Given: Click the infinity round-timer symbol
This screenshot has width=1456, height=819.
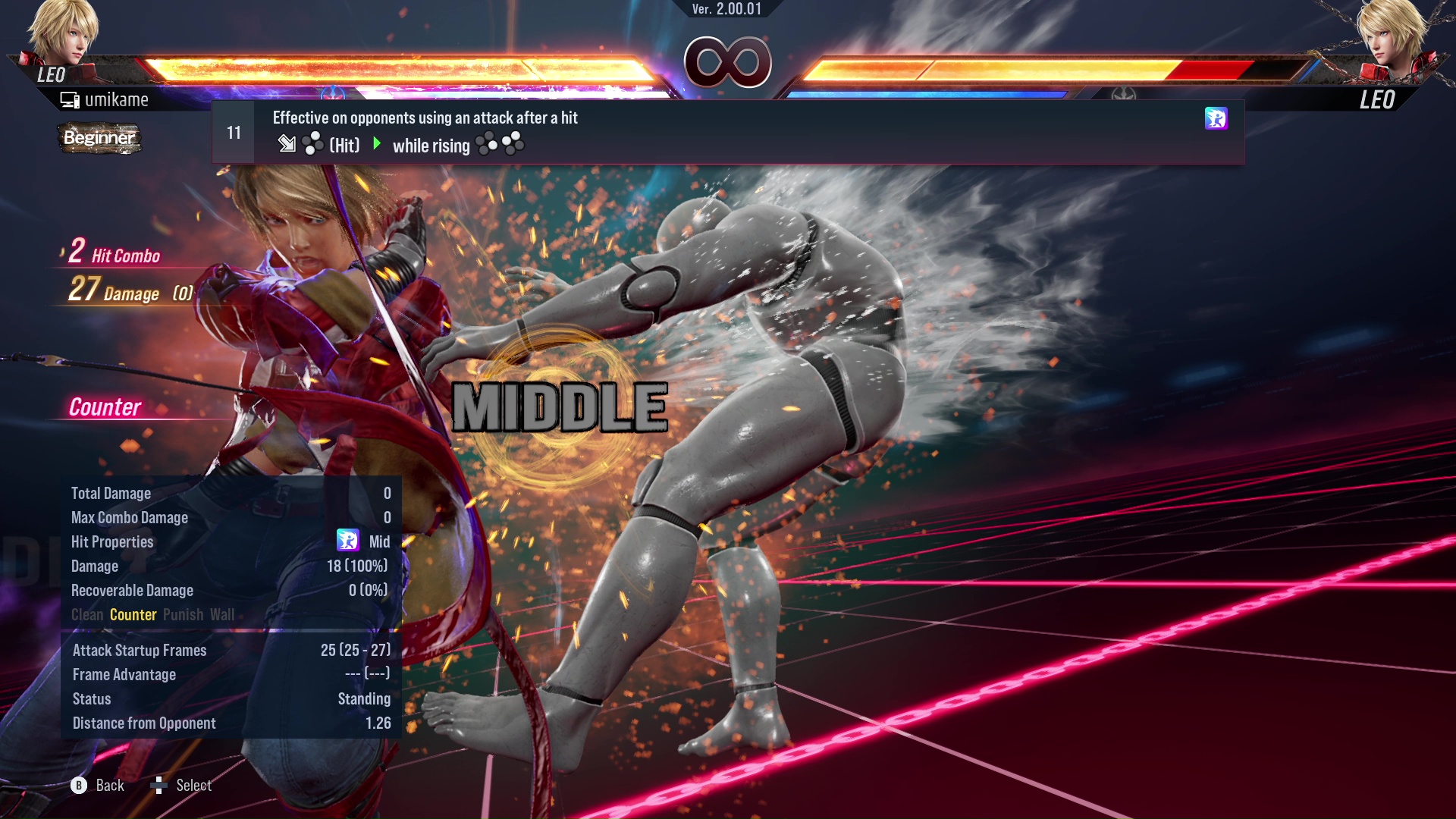Looking at the screenshot, I should 726,62.
